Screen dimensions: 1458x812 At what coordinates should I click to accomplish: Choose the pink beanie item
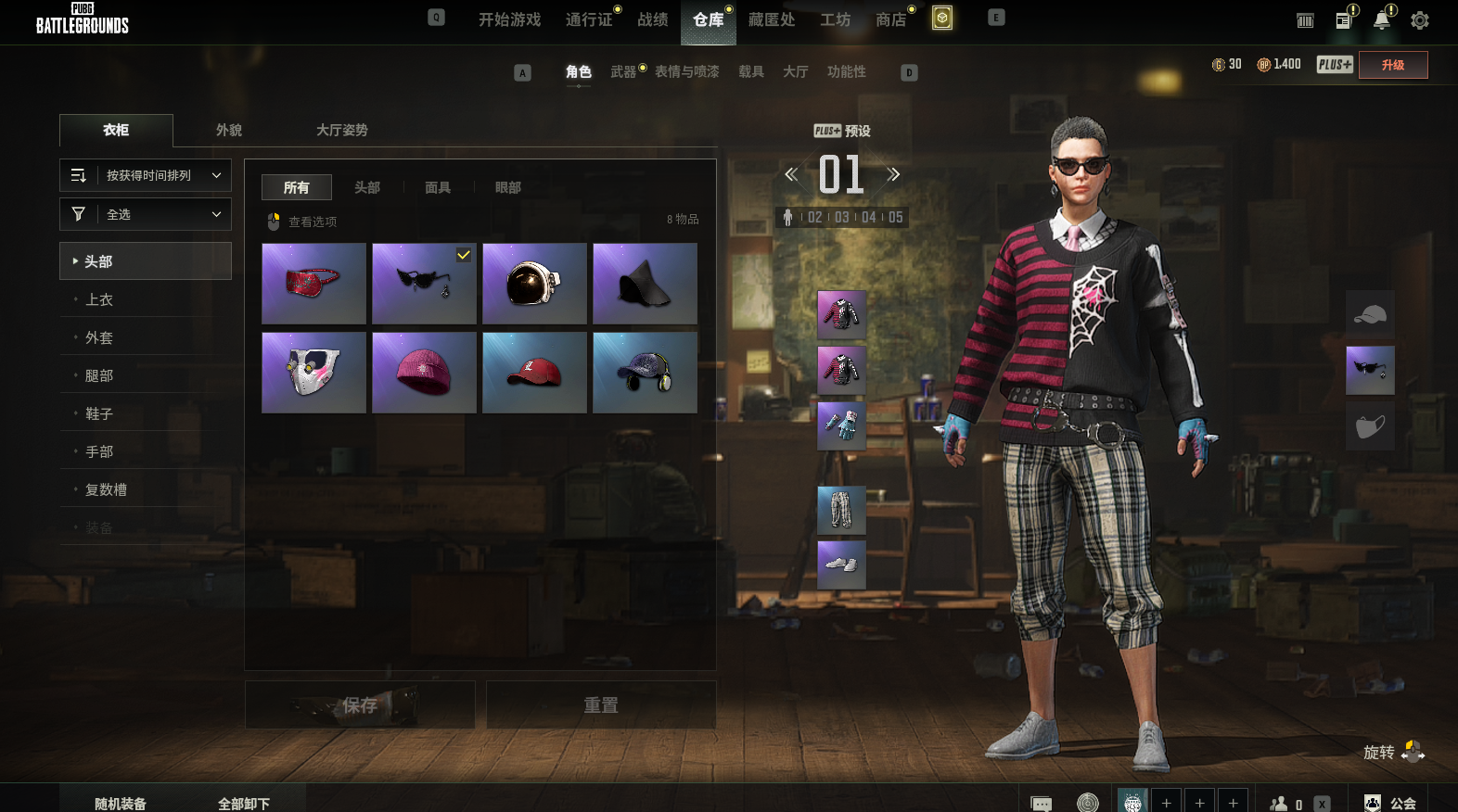[x=424, y=373]
